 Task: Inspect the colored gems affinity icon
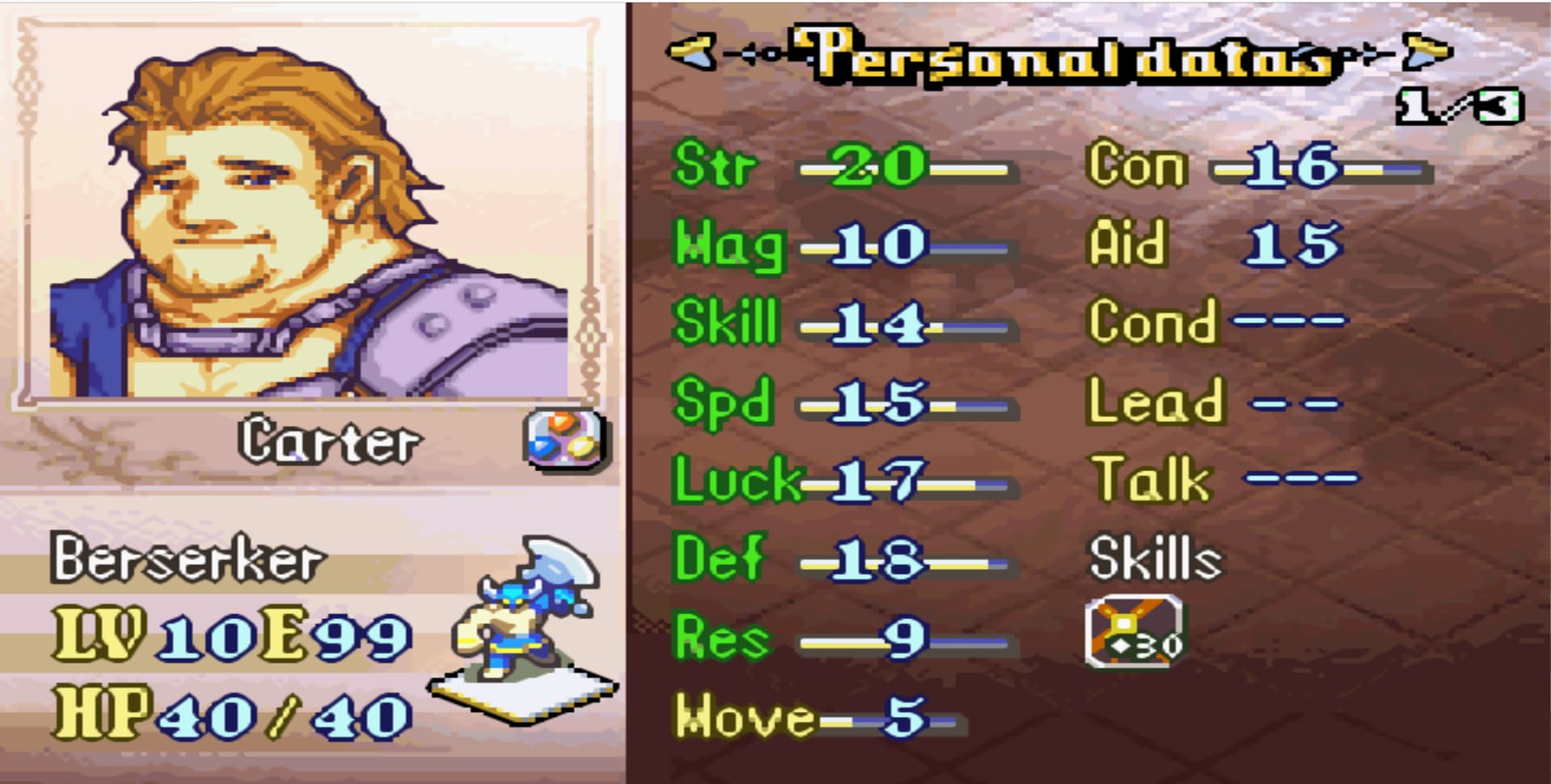click(x=565, y=439)
